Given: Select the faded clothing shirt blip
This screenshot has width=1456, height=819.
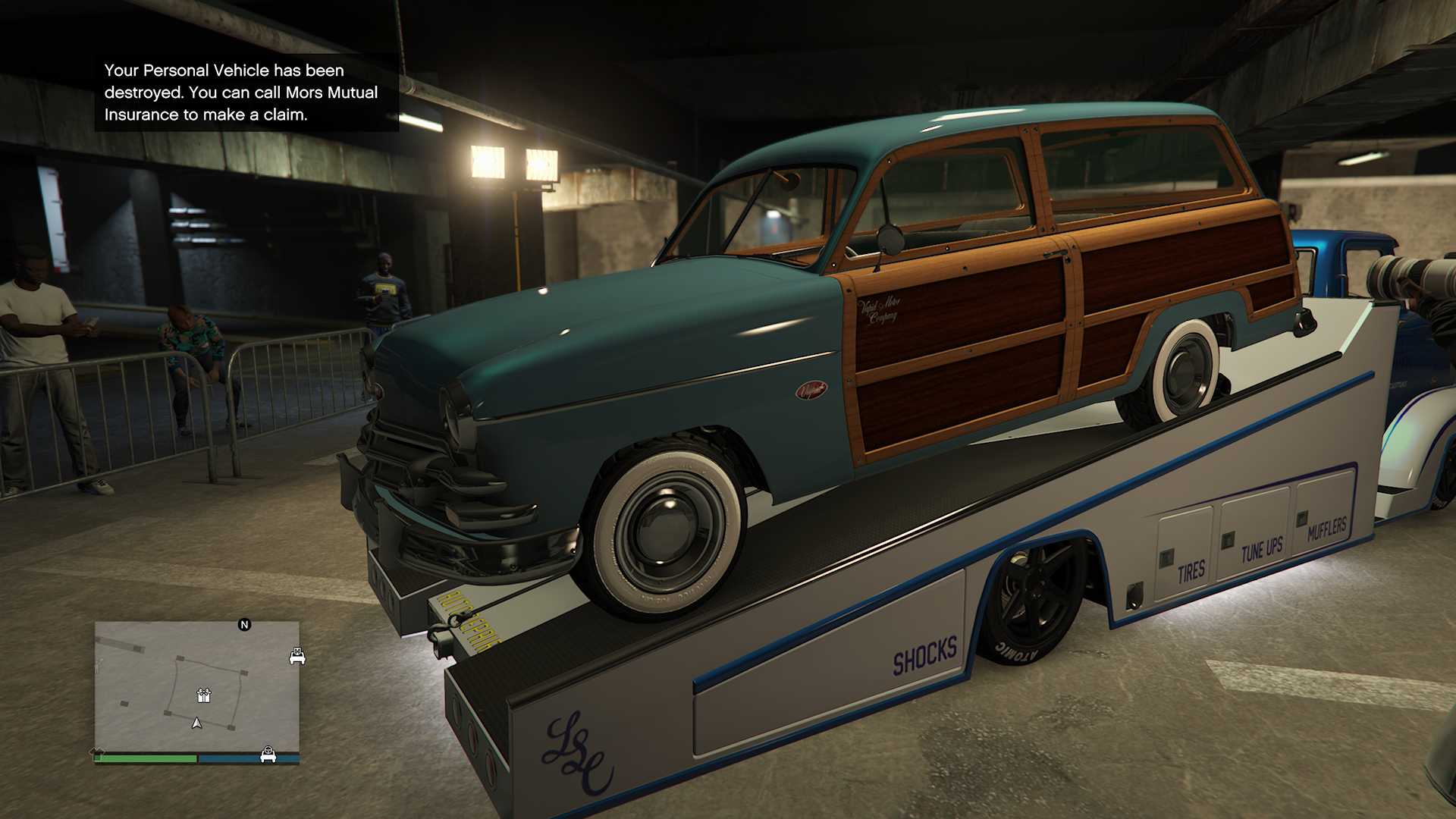Looking at the screenshot, I should click(x=97, y=753).
